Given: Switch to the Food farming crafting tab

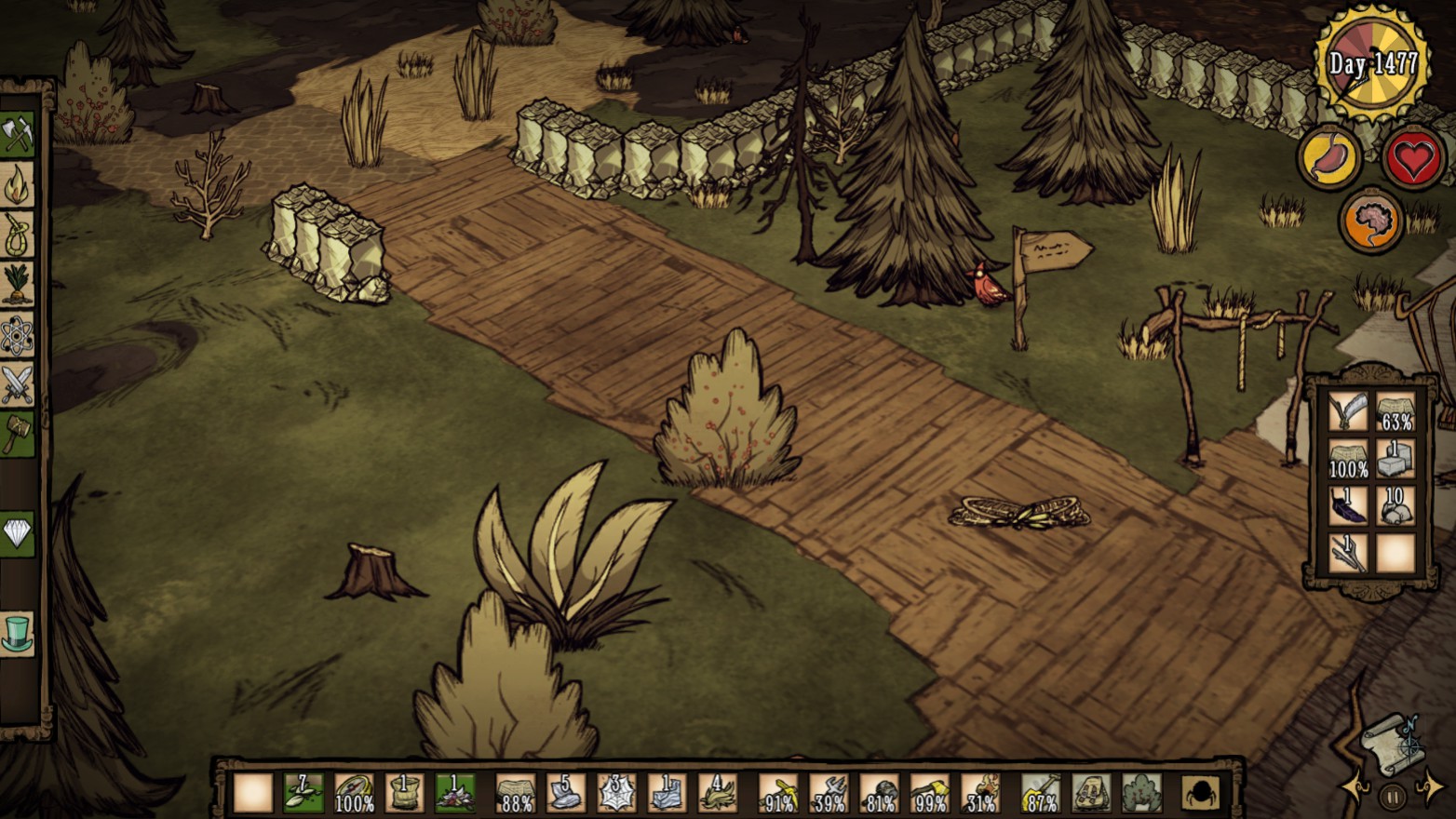Looking at the screenshot, I should (x=18, y=284).
